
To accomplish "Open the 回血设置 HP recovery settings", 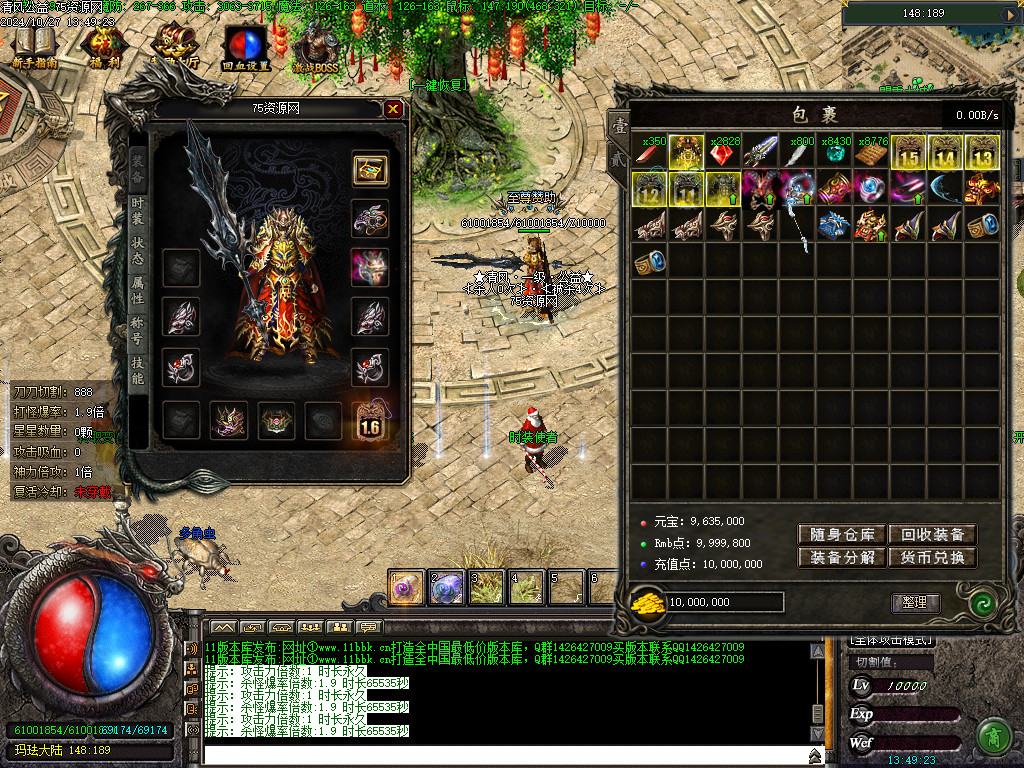I will [x=245, y=46].
